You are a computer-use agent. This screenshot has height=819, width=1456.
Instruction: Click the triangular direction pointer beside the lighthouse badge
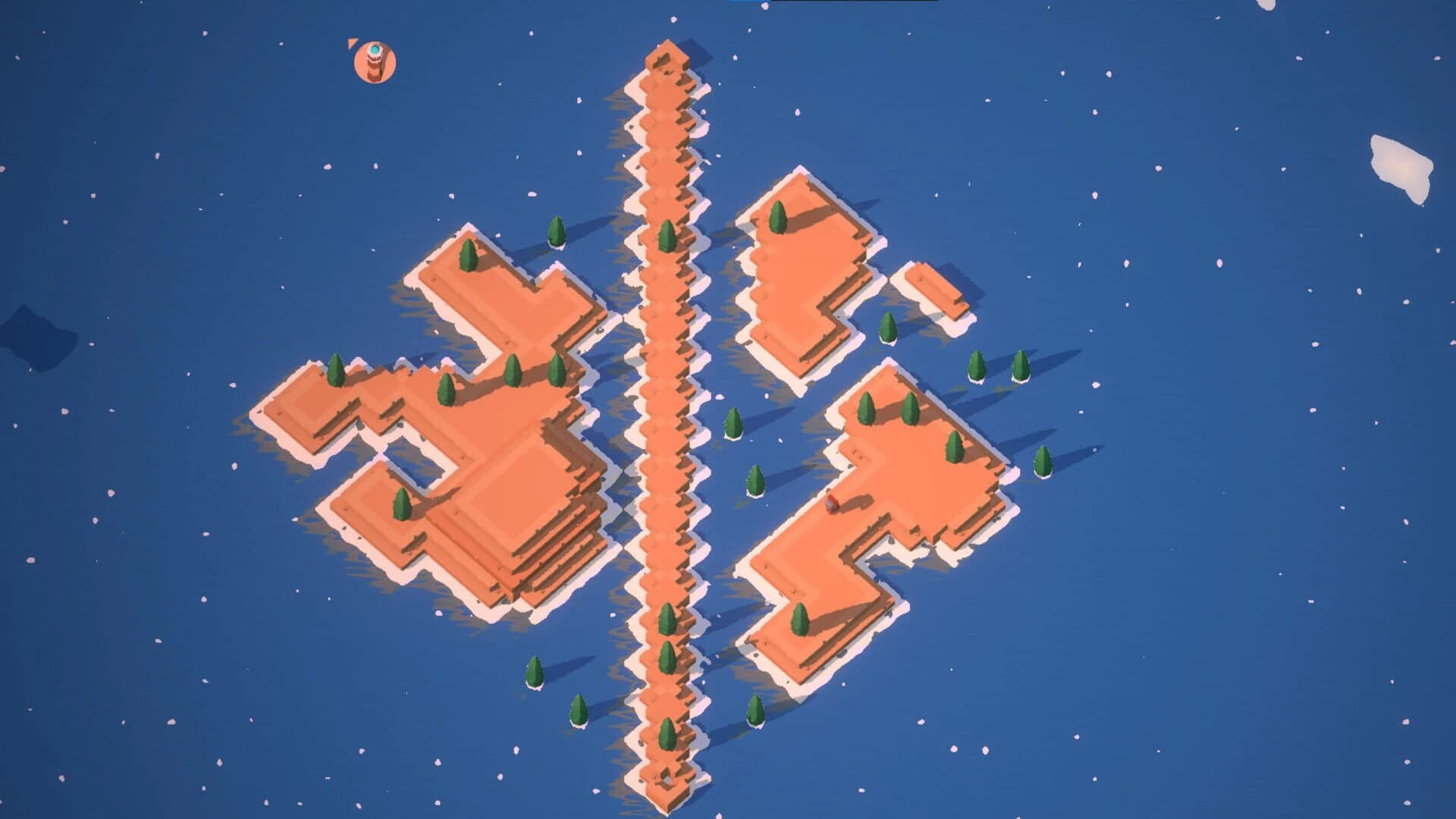click(351, 43)
